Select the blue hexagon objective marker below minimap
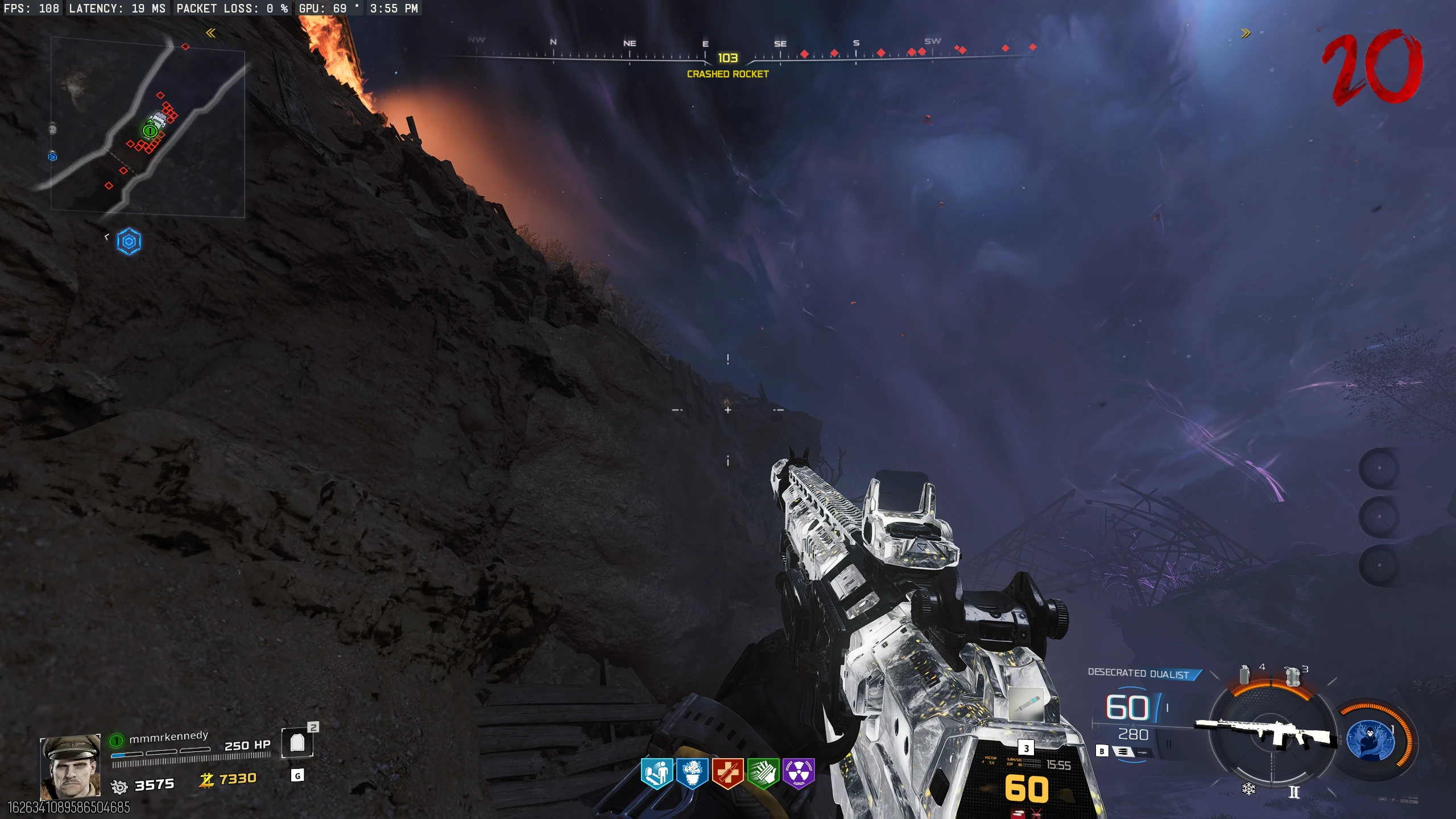Viewport: 1456px width, 819px height. [x=129, y=242]
